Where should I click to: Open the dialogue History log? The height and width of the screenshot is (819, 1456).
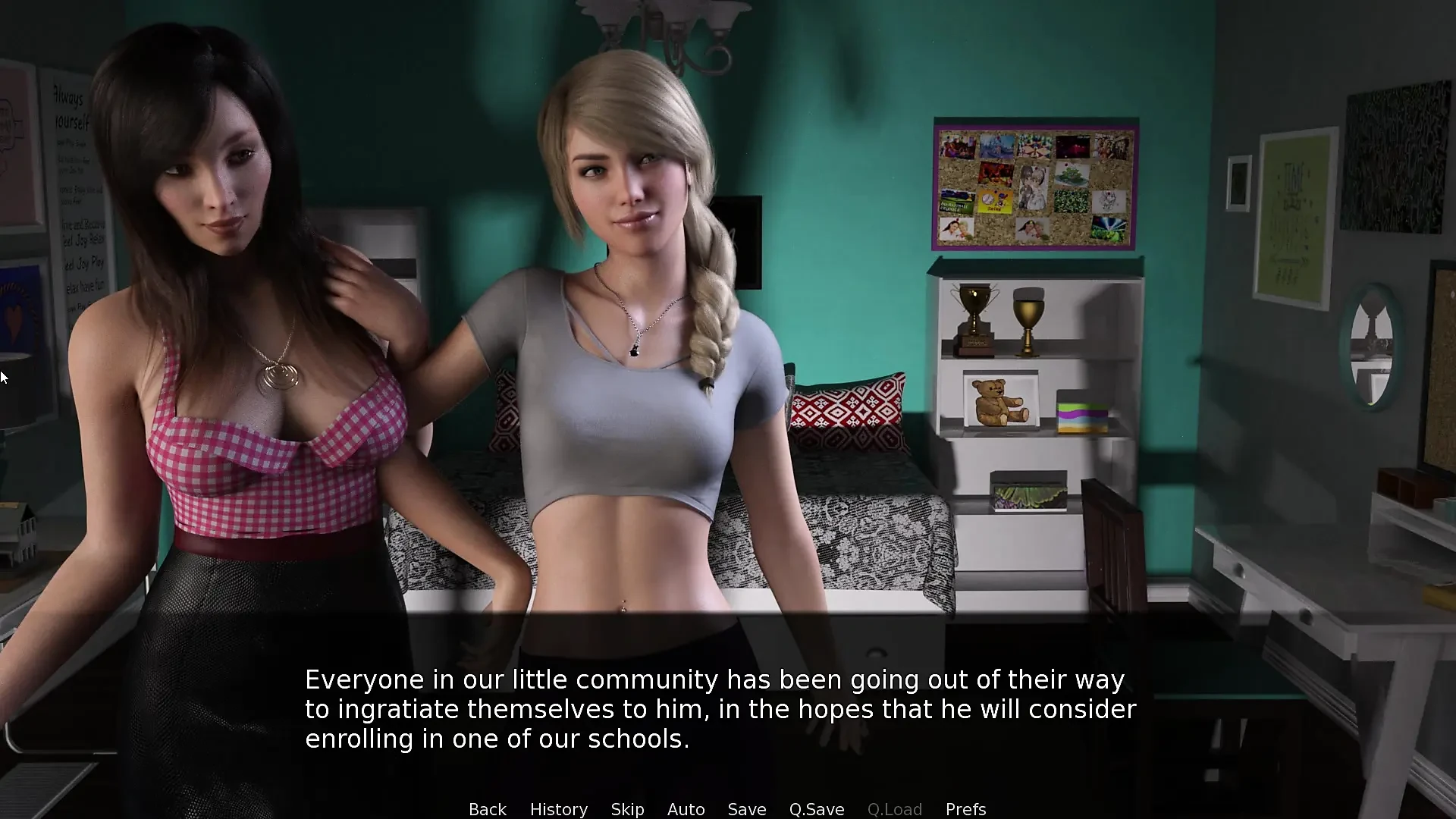tap(558, 809)
